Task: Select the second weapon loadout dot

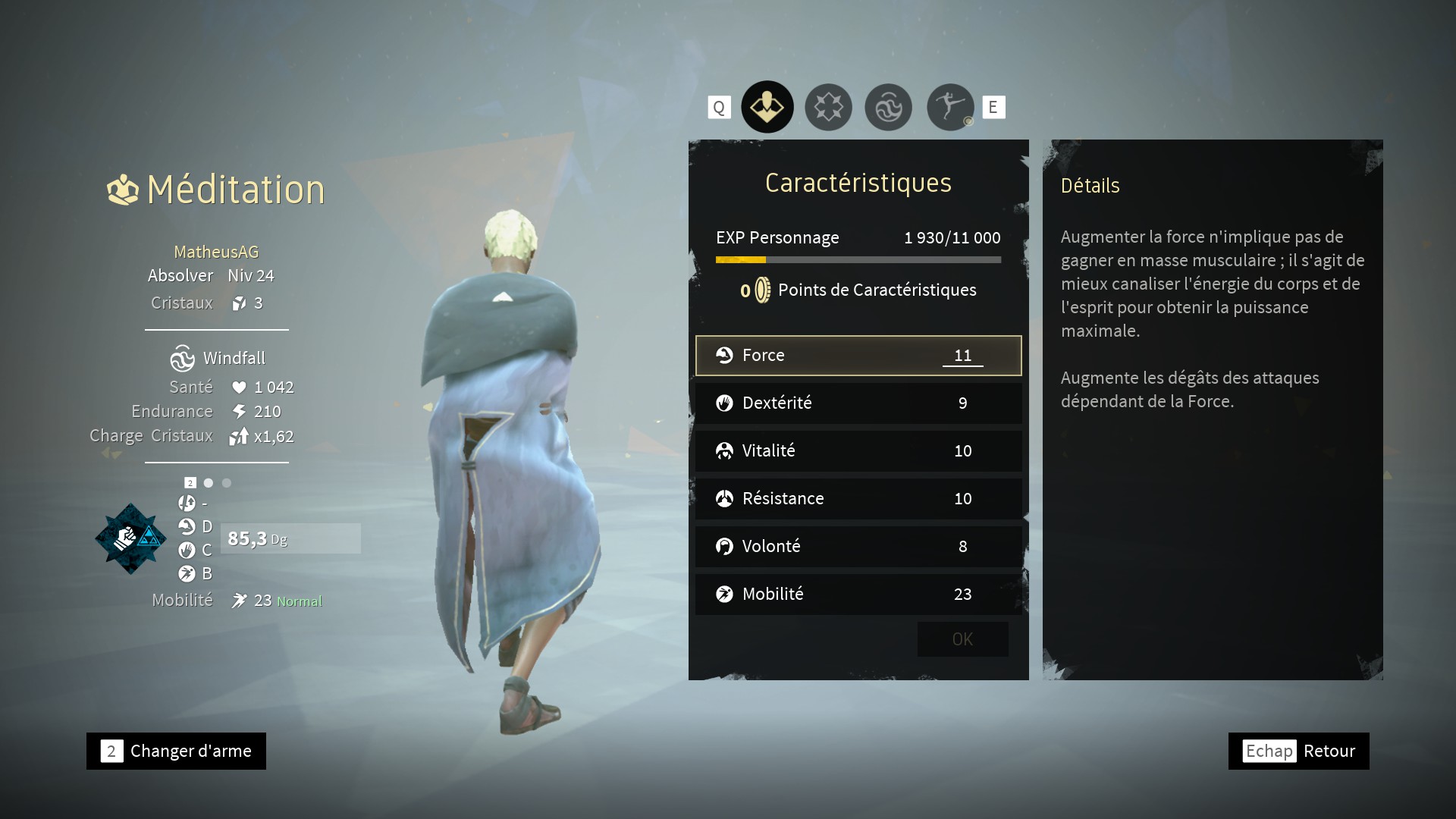Action: pyautogui.click(x=209, y=482)
